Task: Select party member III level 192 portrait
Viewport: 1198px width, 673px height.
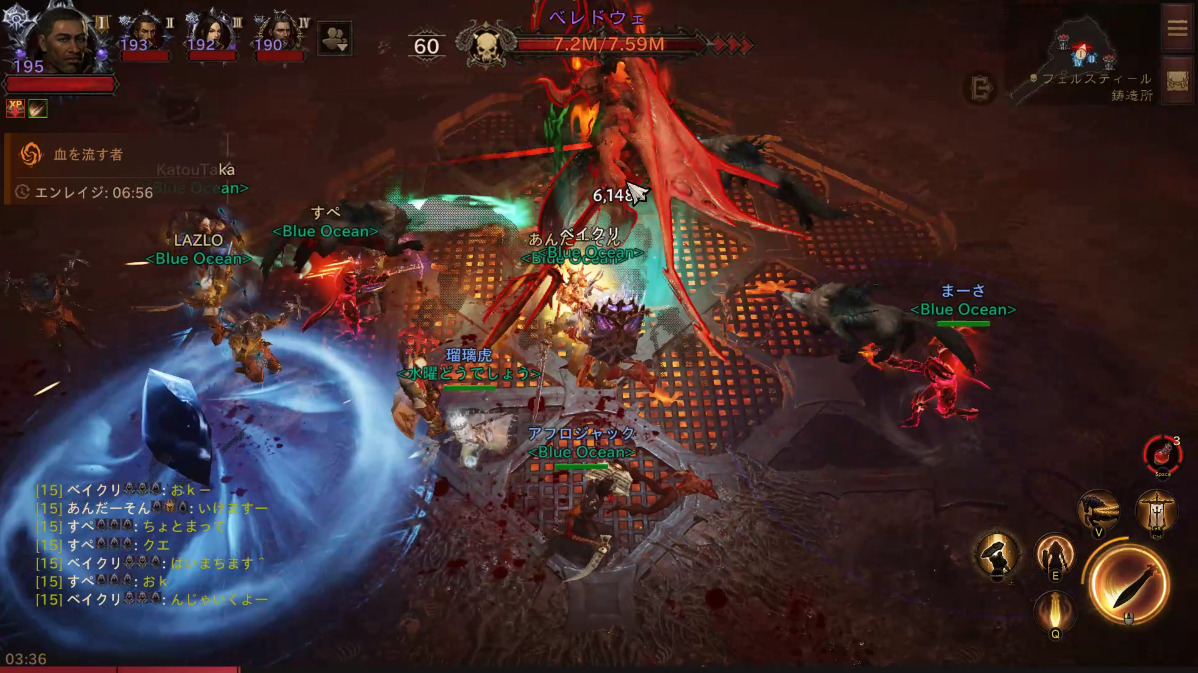Action: tap(211, 34)
